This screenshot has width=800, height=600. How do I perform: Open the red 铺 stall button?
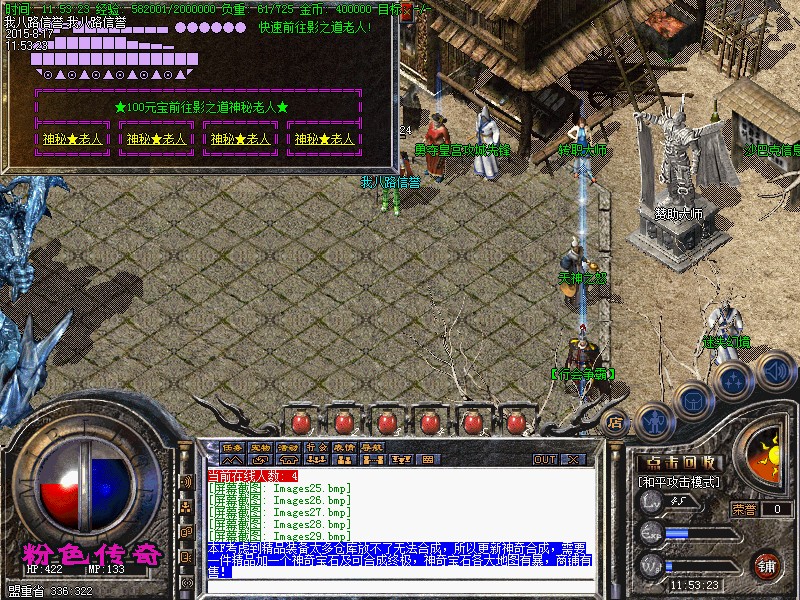point(767,564)
